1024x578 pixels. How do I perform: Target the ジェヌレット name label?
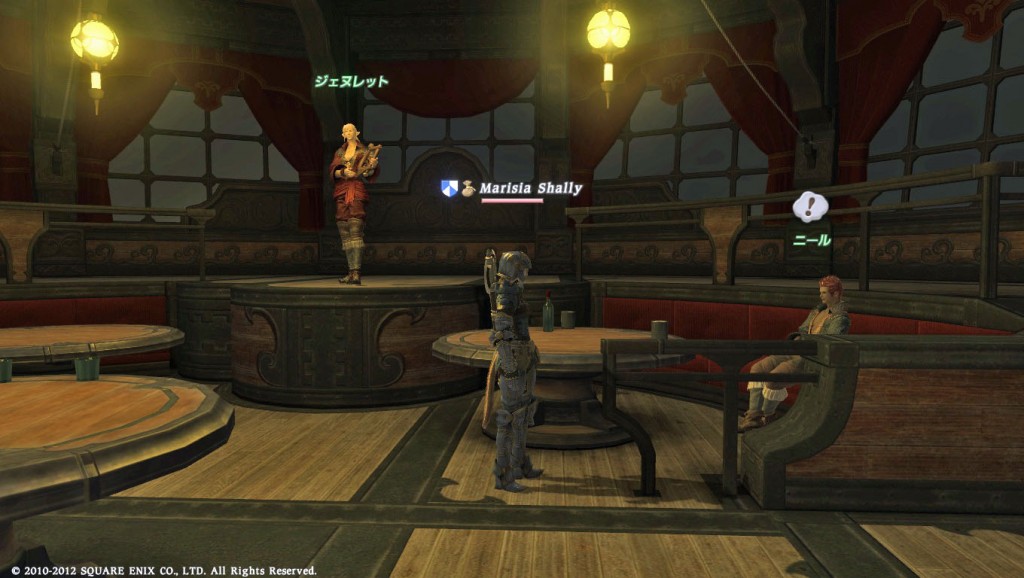click(351, 82)
